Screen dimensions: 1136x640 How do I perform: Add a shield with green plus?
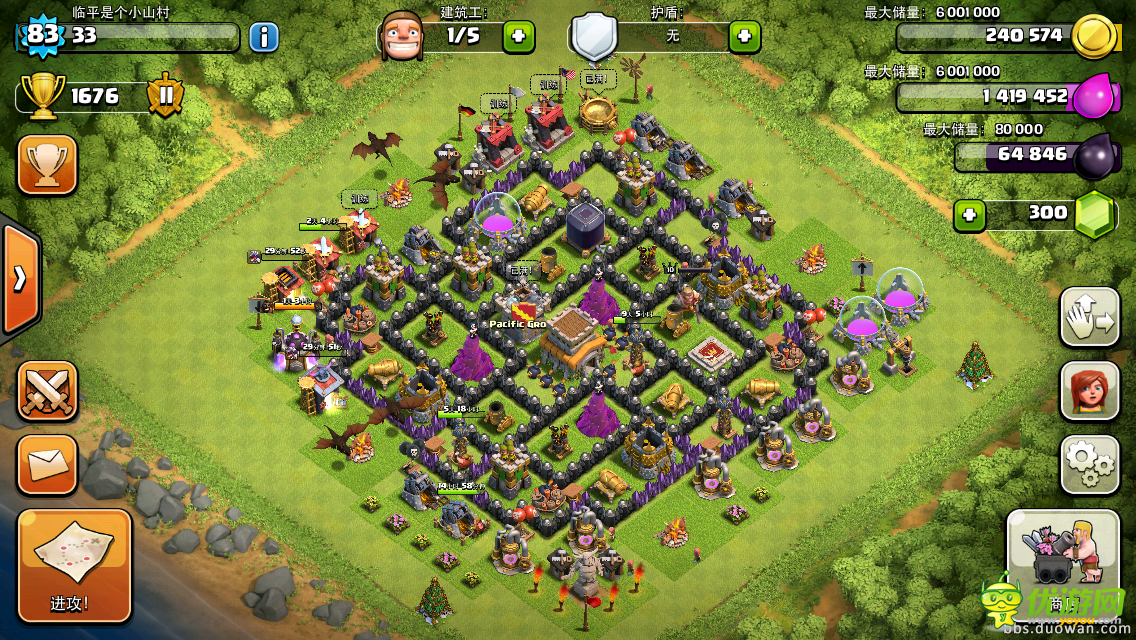pos(744,37)
